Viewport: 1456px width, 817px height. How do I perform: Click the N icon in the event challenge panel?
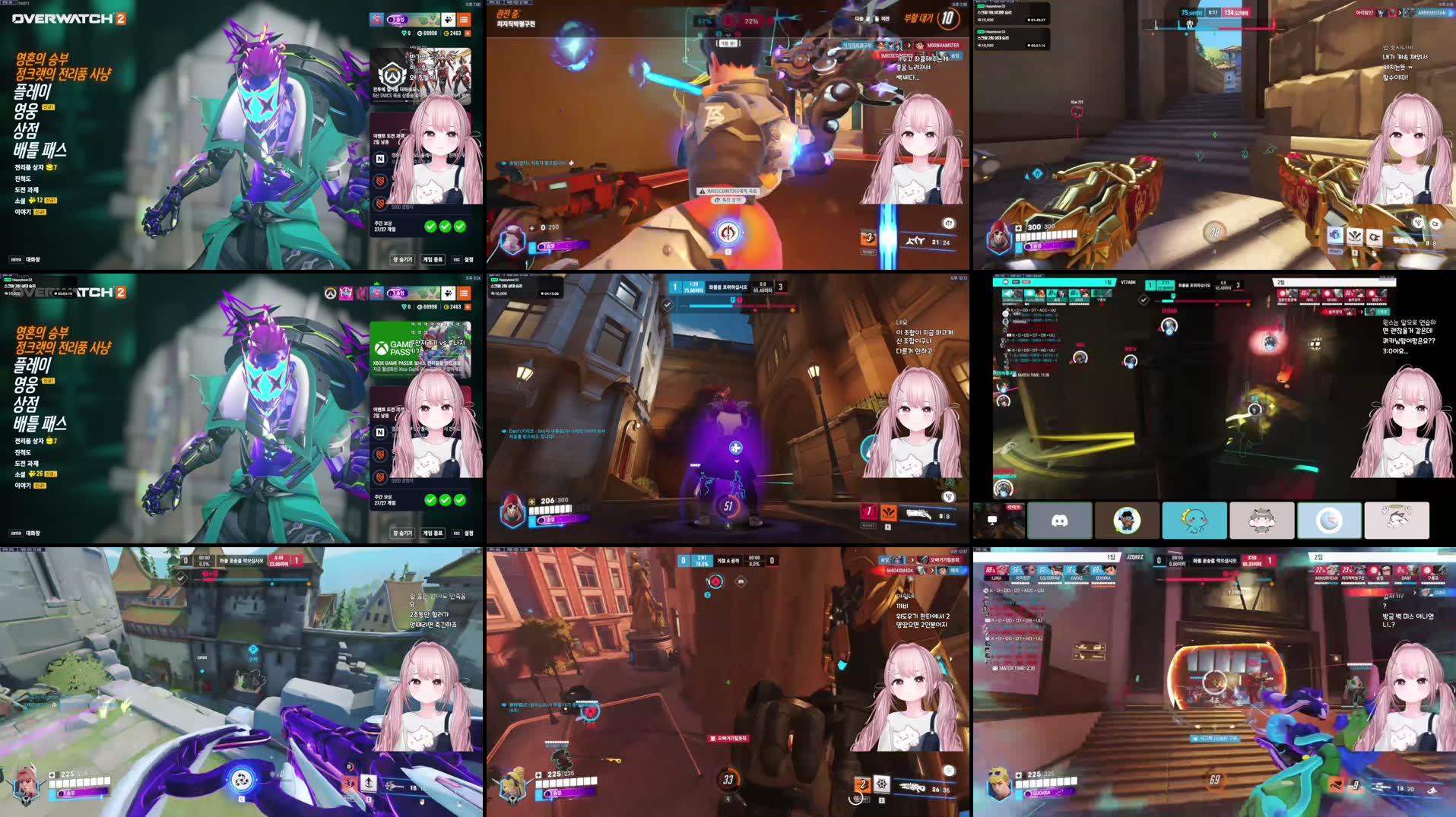[380, 158]
